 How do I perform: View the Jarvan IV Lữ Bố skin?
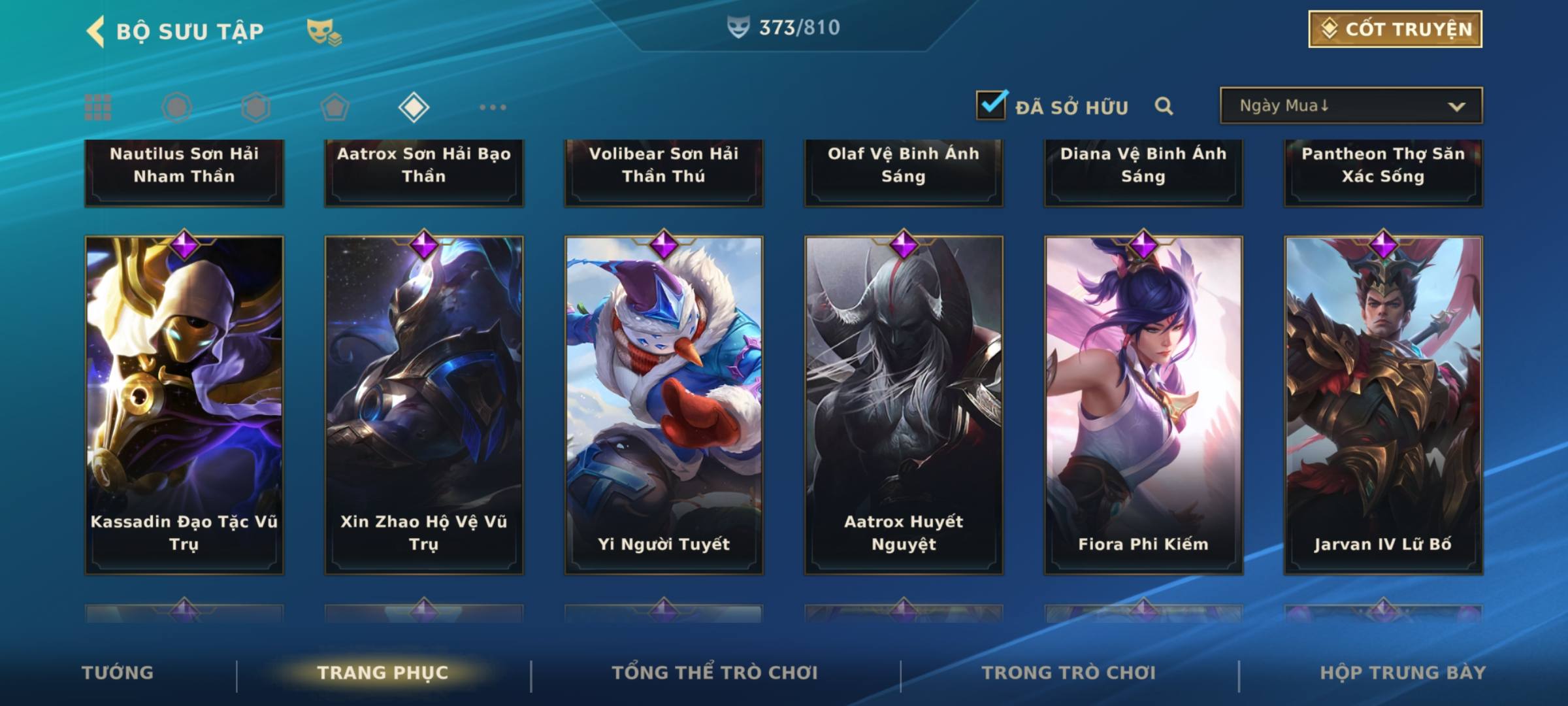pyautogui.click(x=1383, y=405)
